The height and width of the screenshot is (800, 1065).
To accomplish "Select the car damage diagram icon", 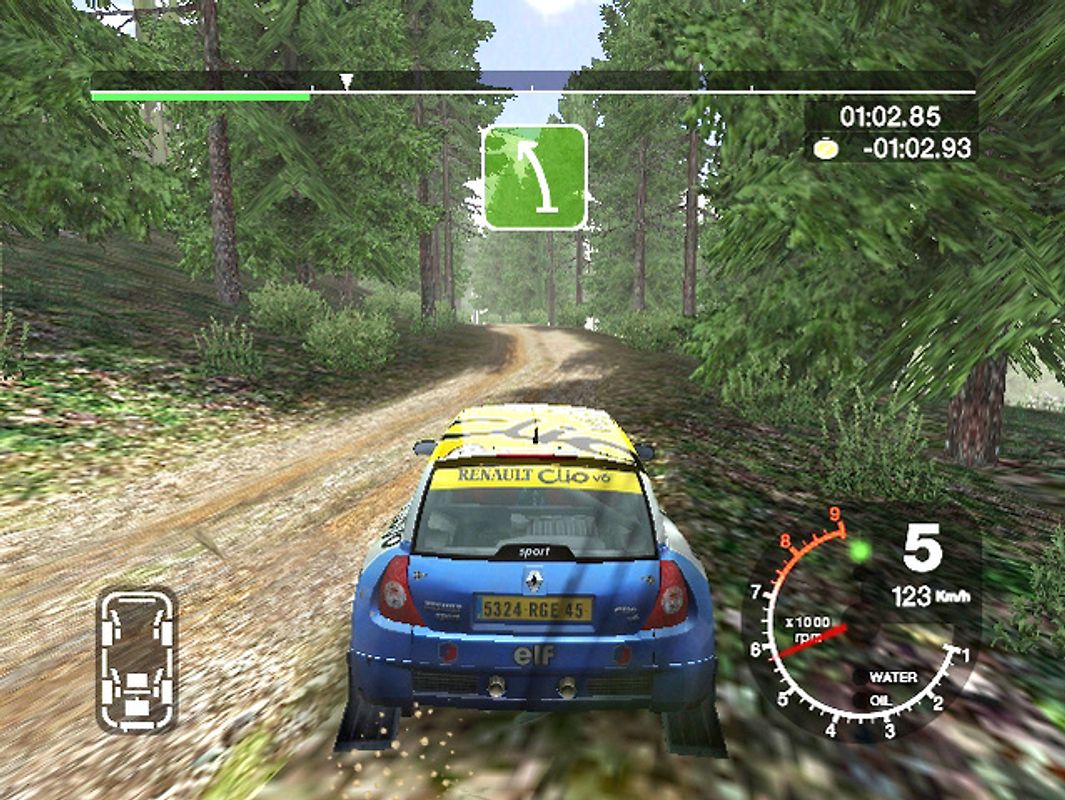I will (137, 659).
